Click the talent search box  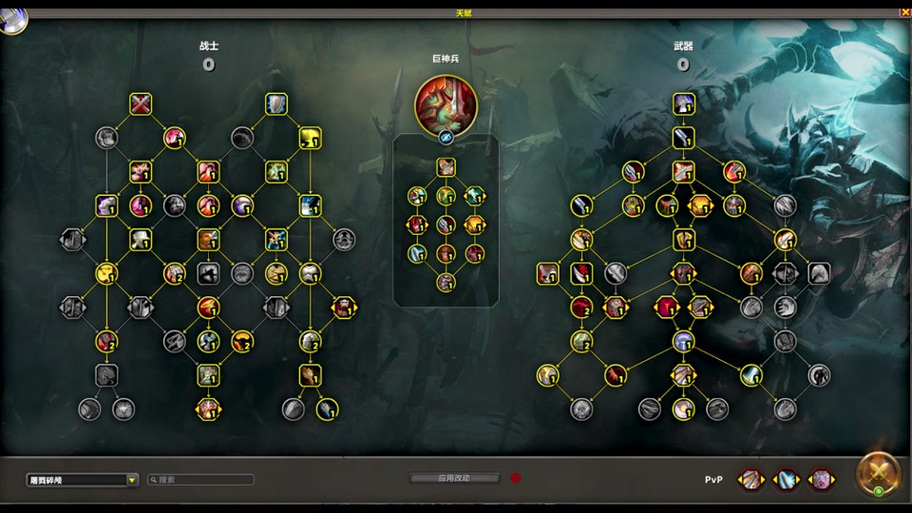click(x=201, y=480)
